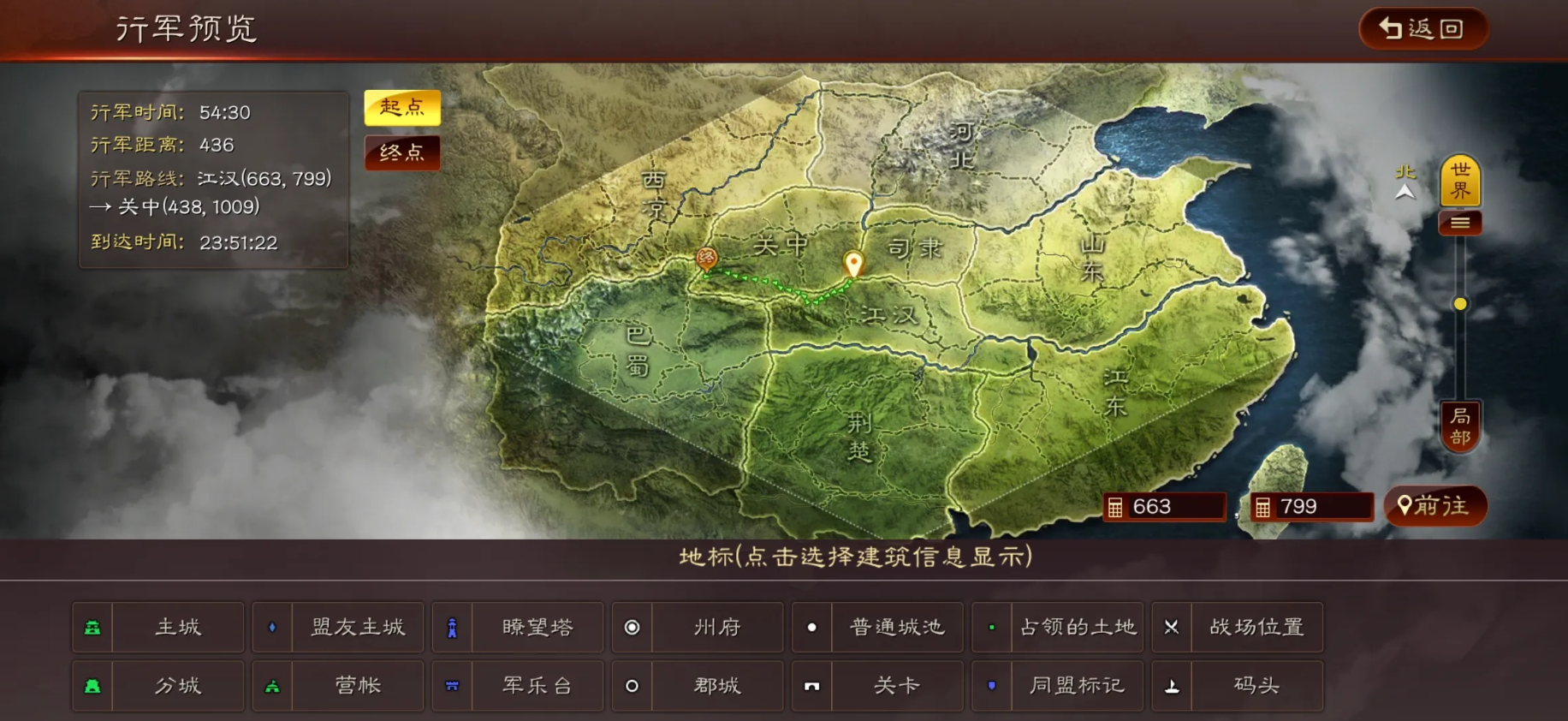Click the 州府 state capital icon

tap(632, 627)
